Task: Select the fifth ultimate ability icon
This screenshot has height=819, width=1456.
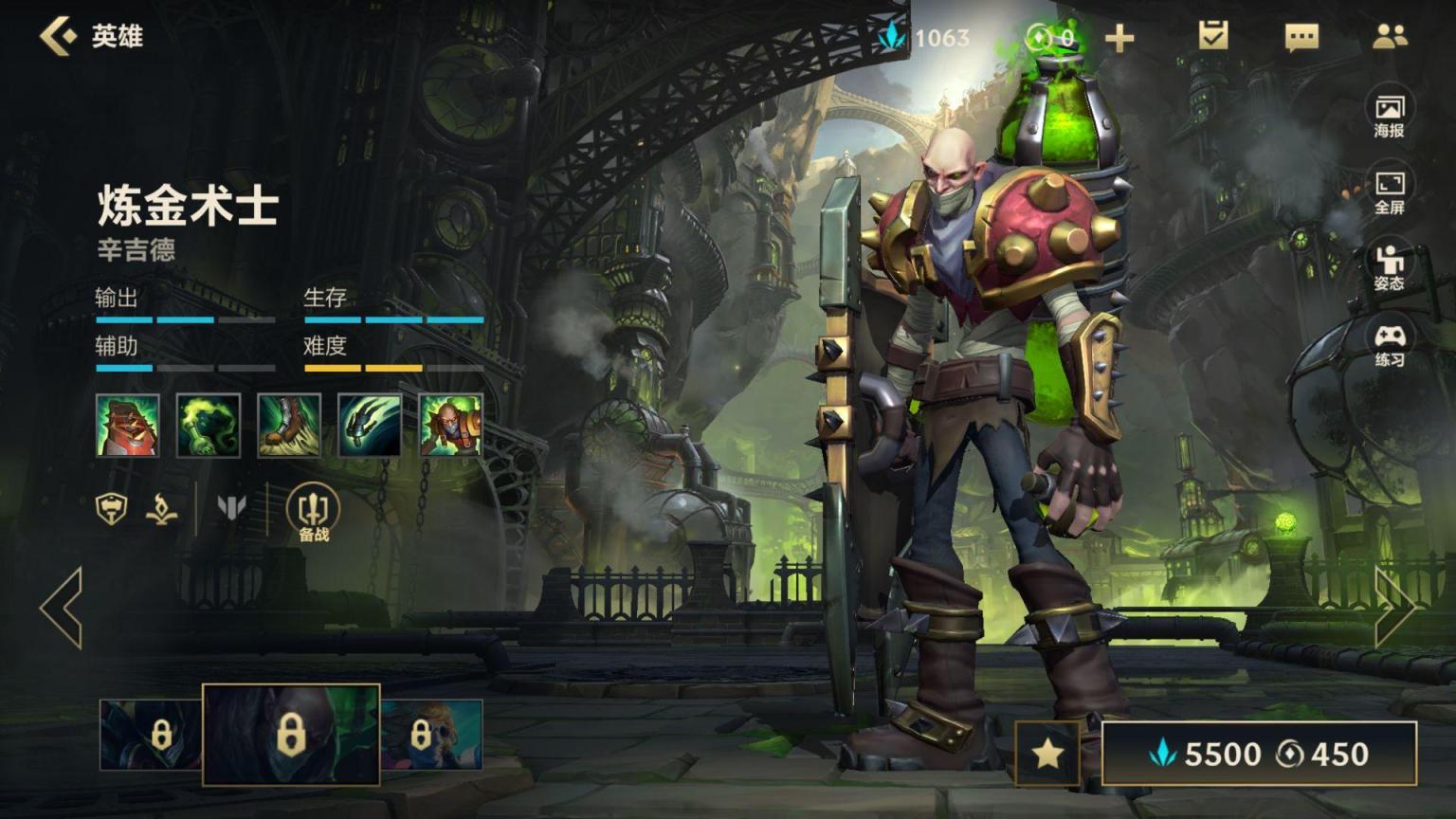Action: tap(450, 426)
